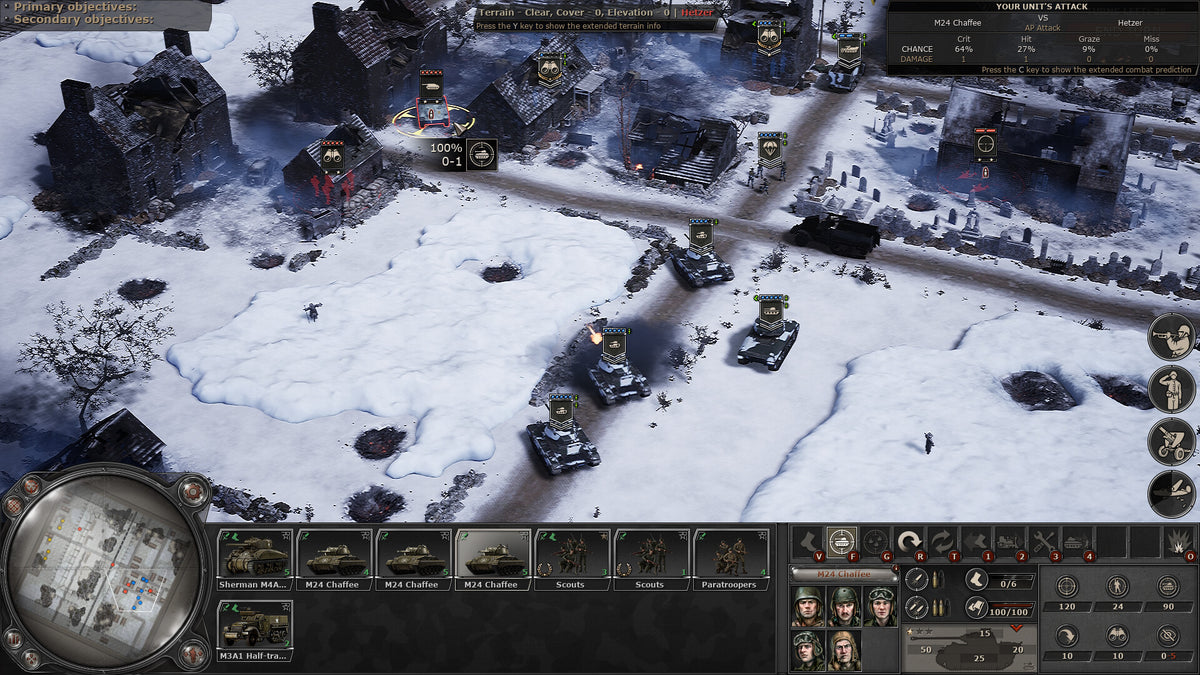The width and height of the screenshot is (1200, 675).
Task: Select the Sherman M4A unit card
Action: coord(255,558)
